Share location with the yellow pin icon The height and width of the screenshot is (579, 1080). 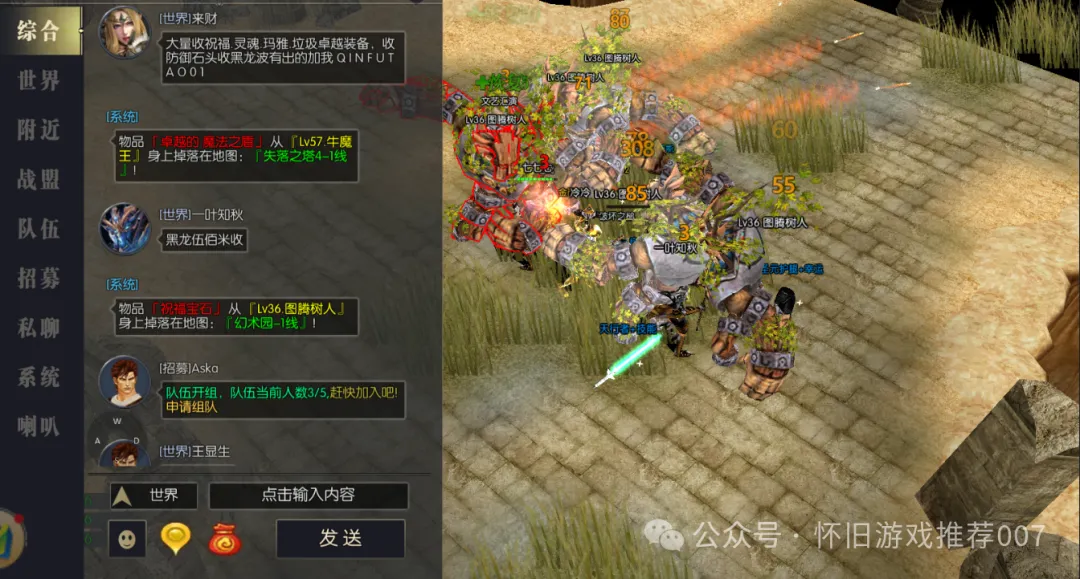point(175,539)
